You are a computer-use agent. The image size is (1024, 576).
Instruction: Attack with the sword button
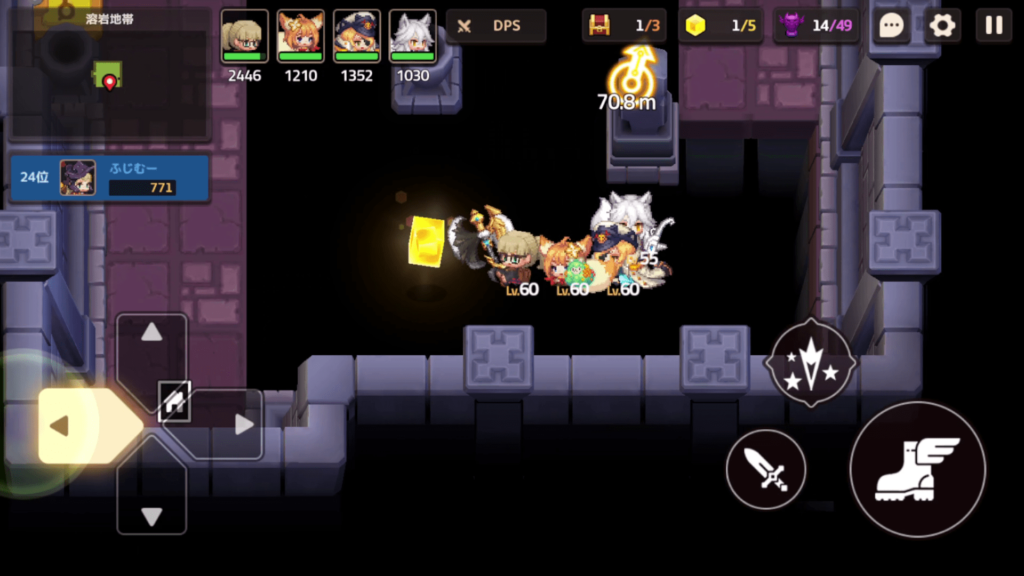(766, 469)
